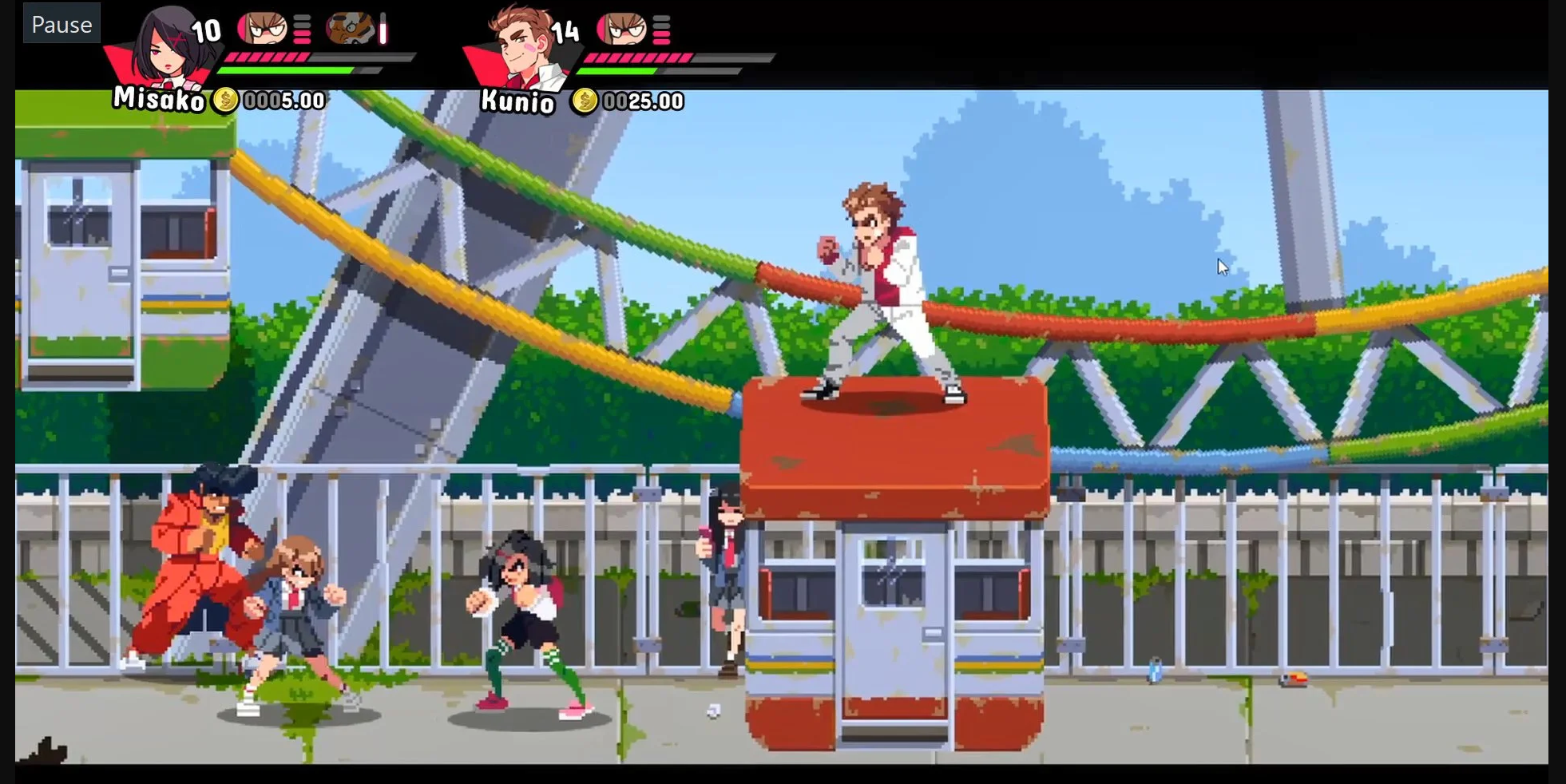
Task: Click the gold coin icon beside Misako's money
Action: pos(224,101)
